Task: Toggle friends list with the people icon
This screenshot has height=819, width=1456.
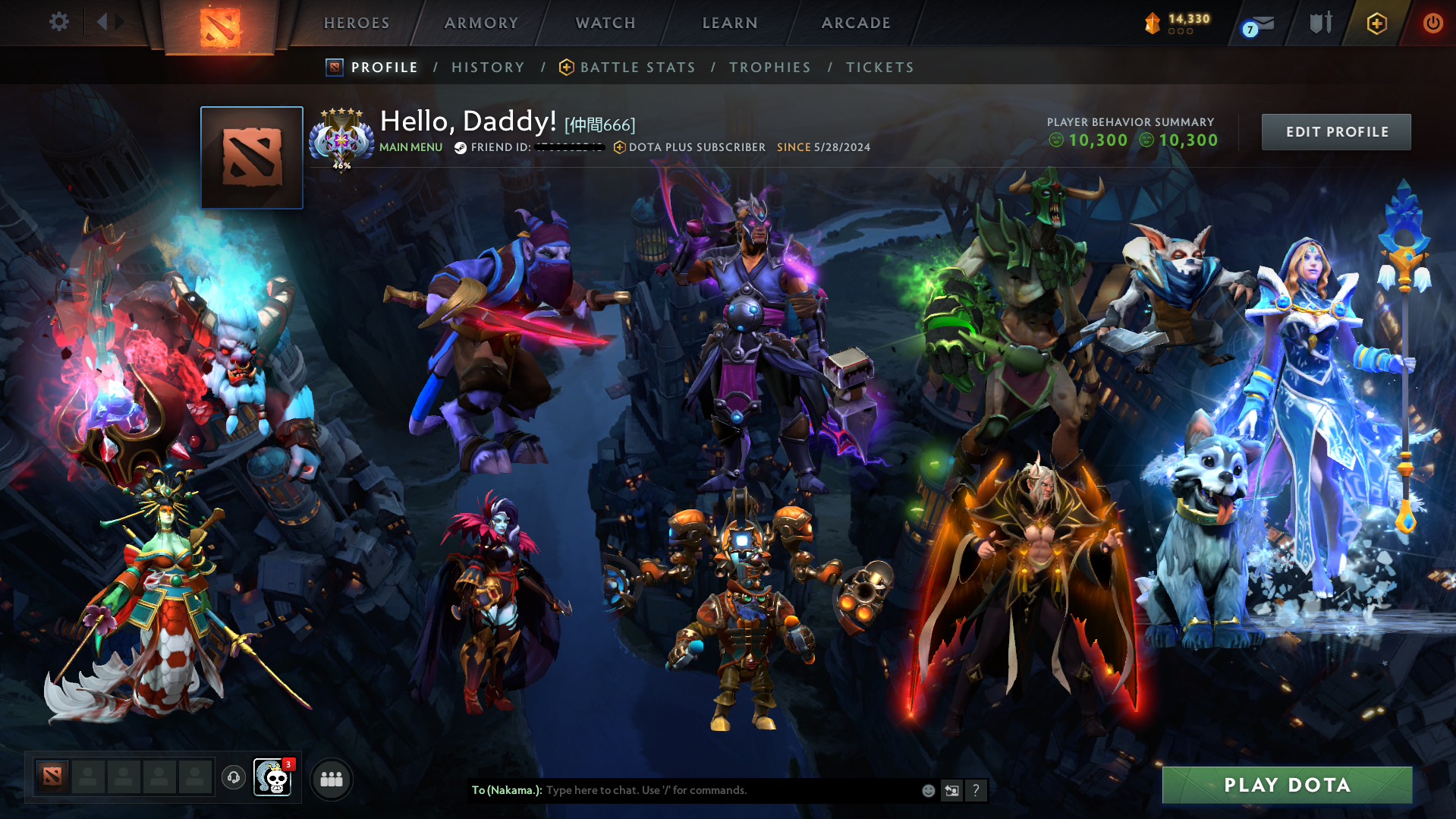Action: tap(331, 777)
